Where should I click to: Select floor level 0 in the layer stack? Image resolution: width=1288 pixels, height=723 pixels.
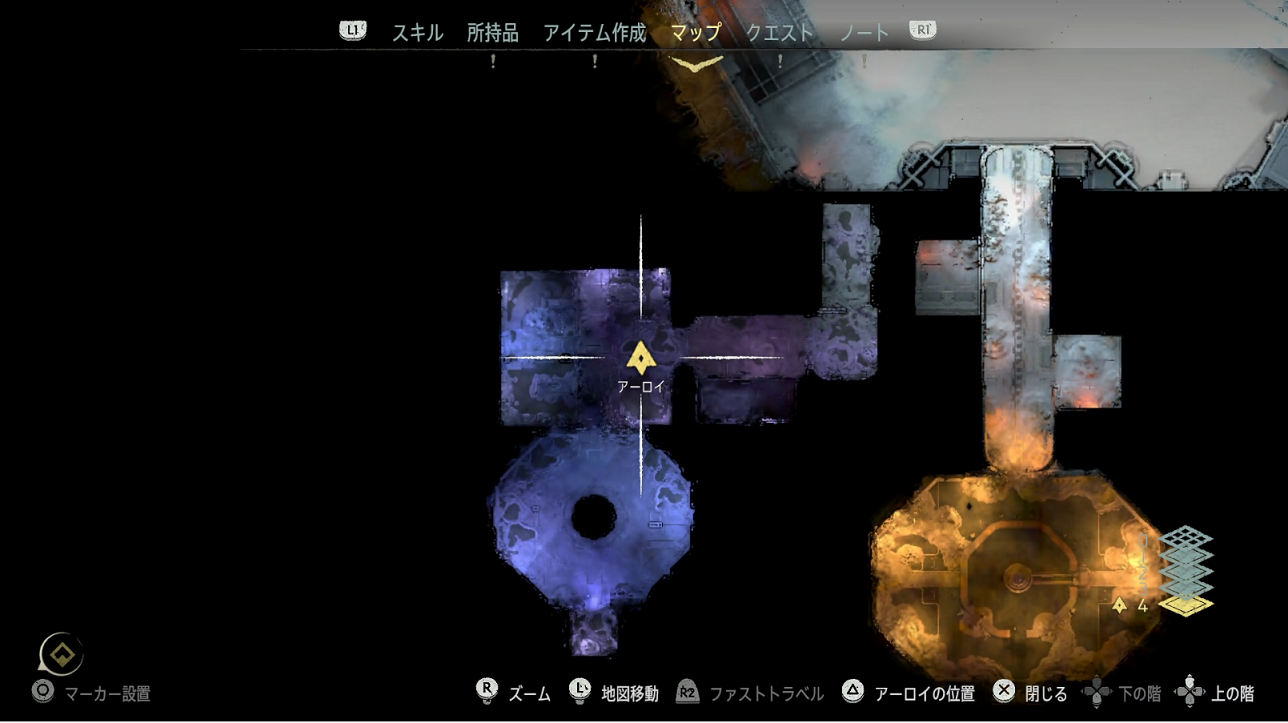1185,537
